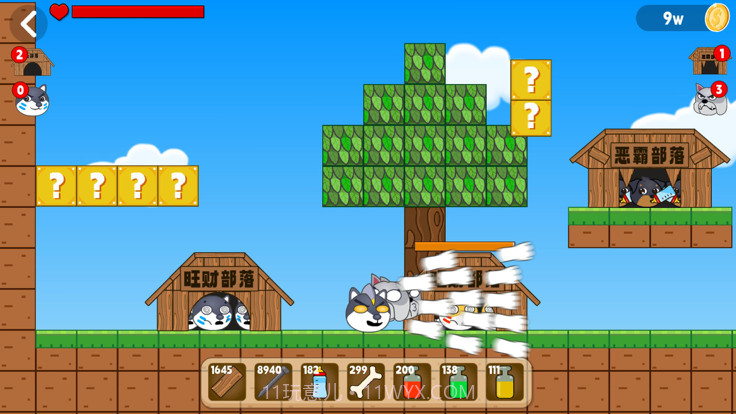Select the wood plank slot
Image resolution: width=736 pixels, height=414 pixels.
(x=227, y=382)
